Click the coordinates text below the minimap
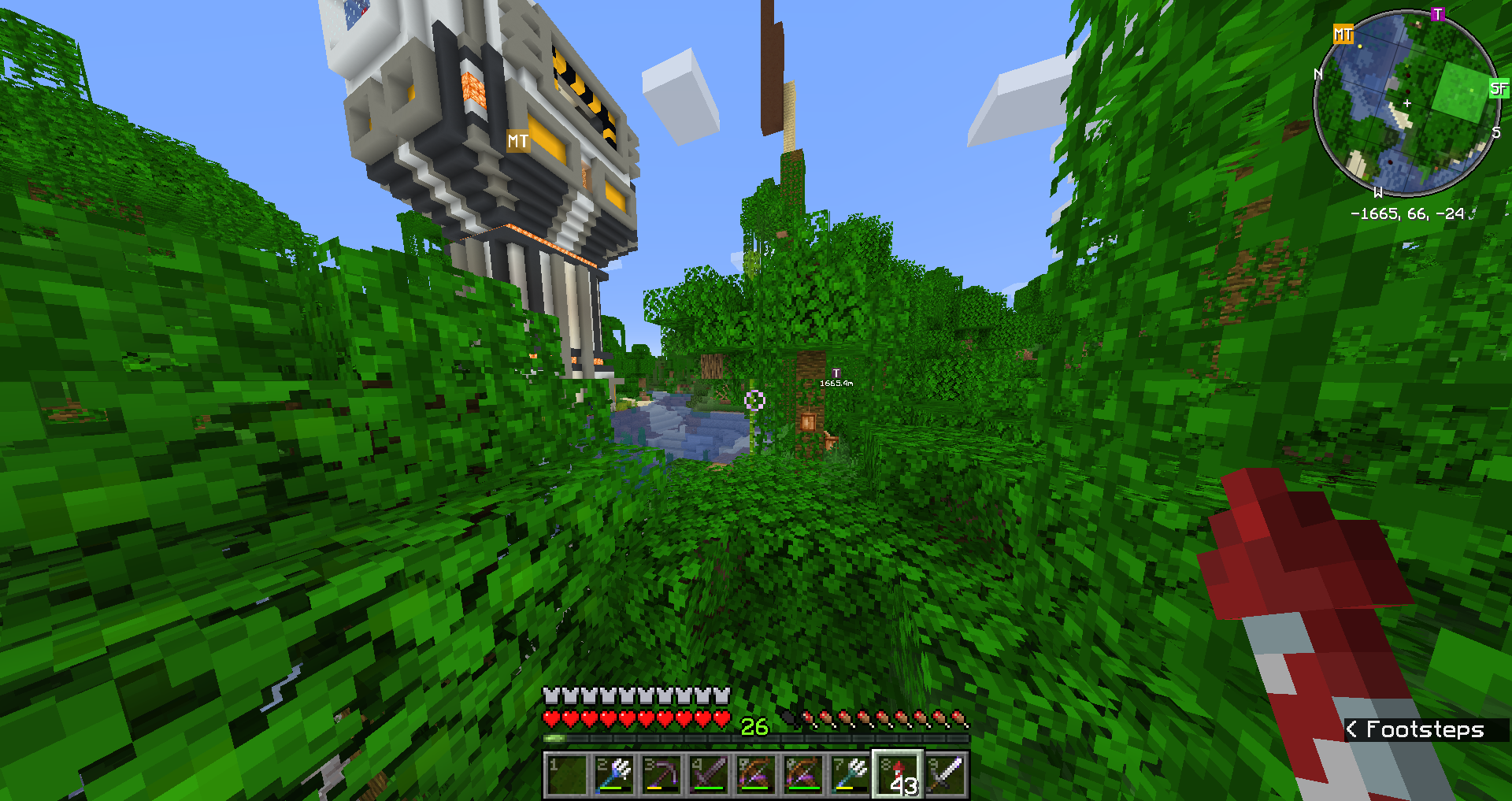This screenshot has height=801, width=1512. coord(1406,213)
